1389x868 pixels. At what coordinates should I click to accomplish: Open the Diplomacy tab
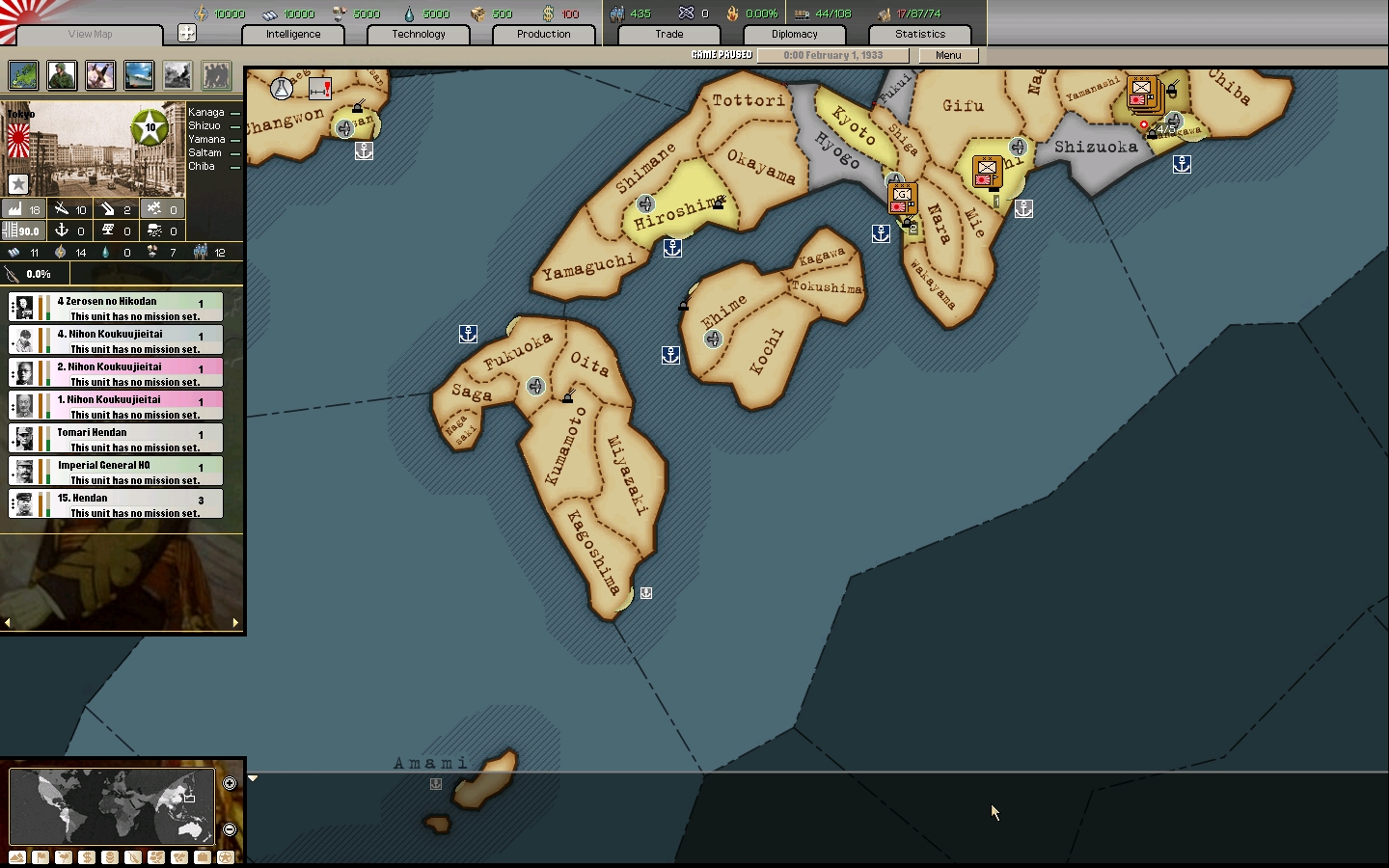pyautogui.click(x=795, y=34)
